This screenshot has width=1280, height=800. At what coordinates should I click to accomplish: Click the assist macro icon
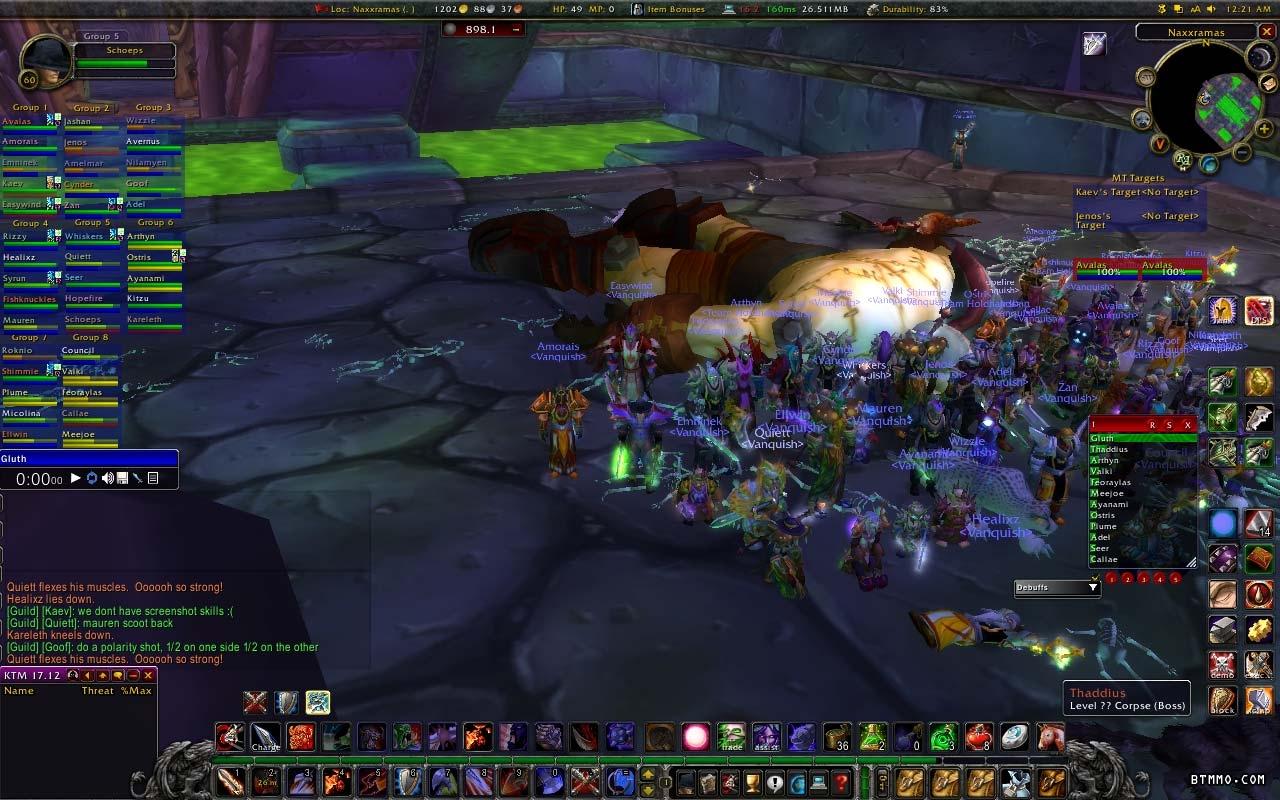click(766, 738)
